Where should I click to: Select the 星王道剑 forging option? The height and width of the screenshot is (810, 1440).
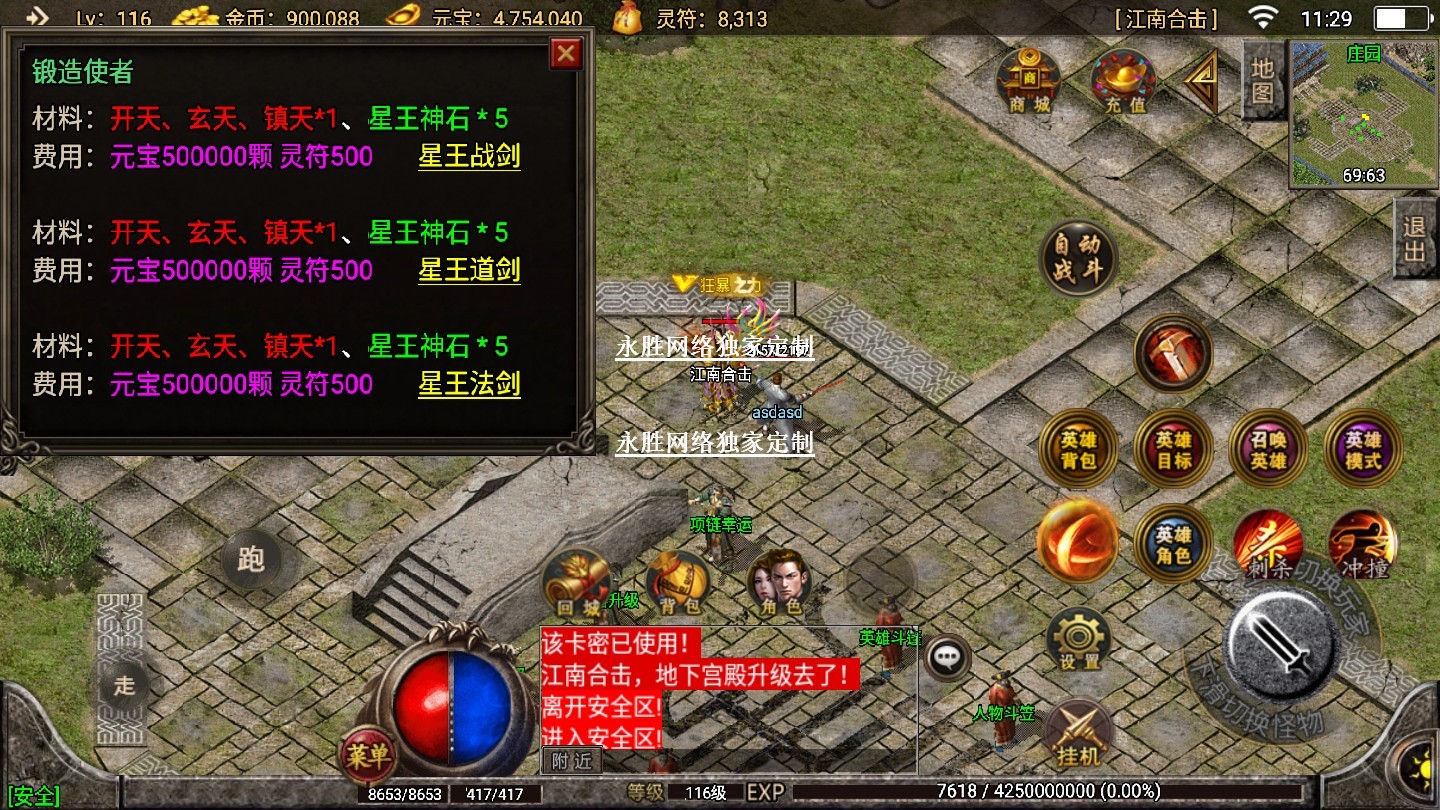(469, 270)
